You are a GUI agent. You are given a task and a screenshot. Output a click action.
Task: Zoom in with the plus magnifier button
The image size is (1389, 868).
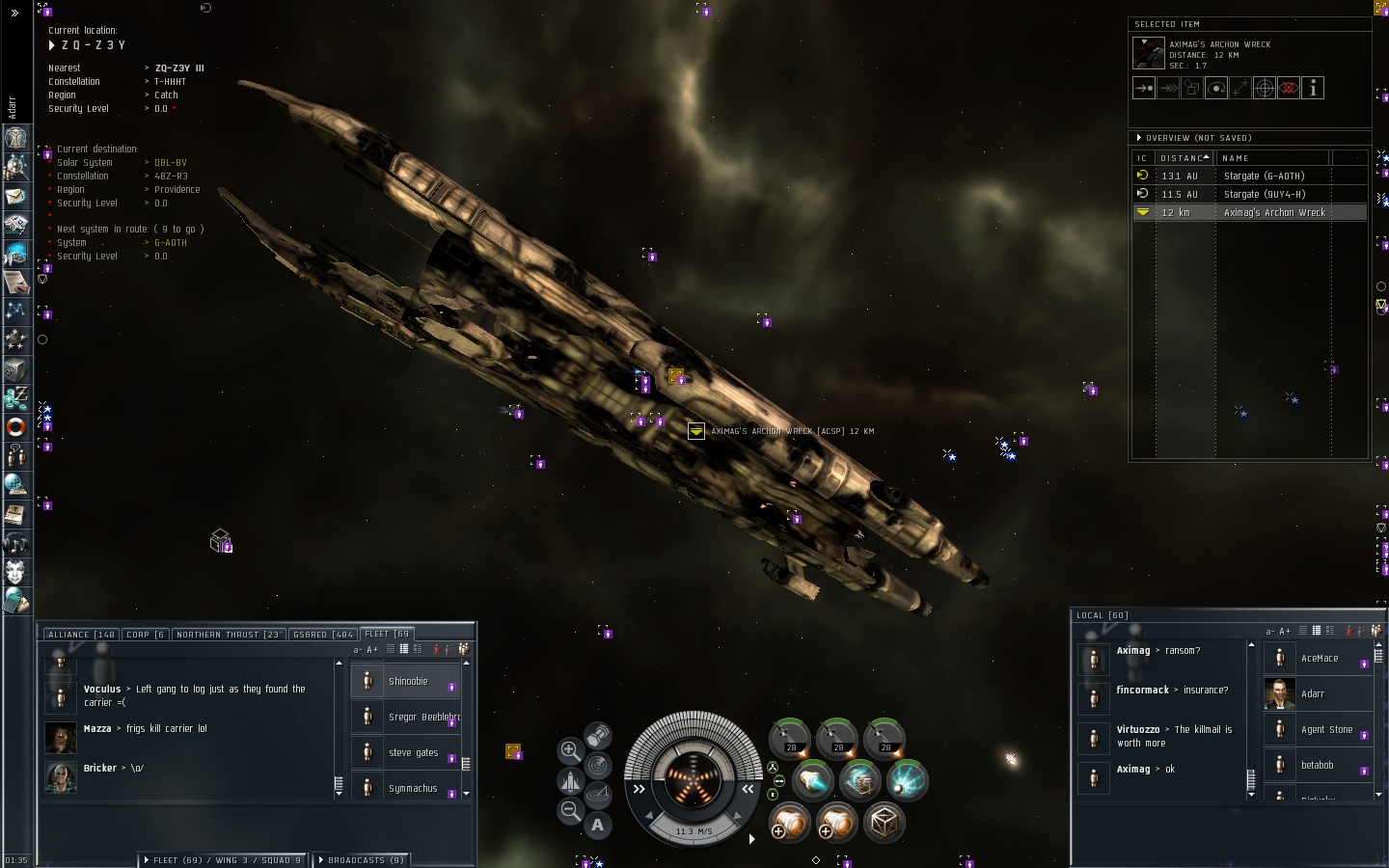[570, 750]
